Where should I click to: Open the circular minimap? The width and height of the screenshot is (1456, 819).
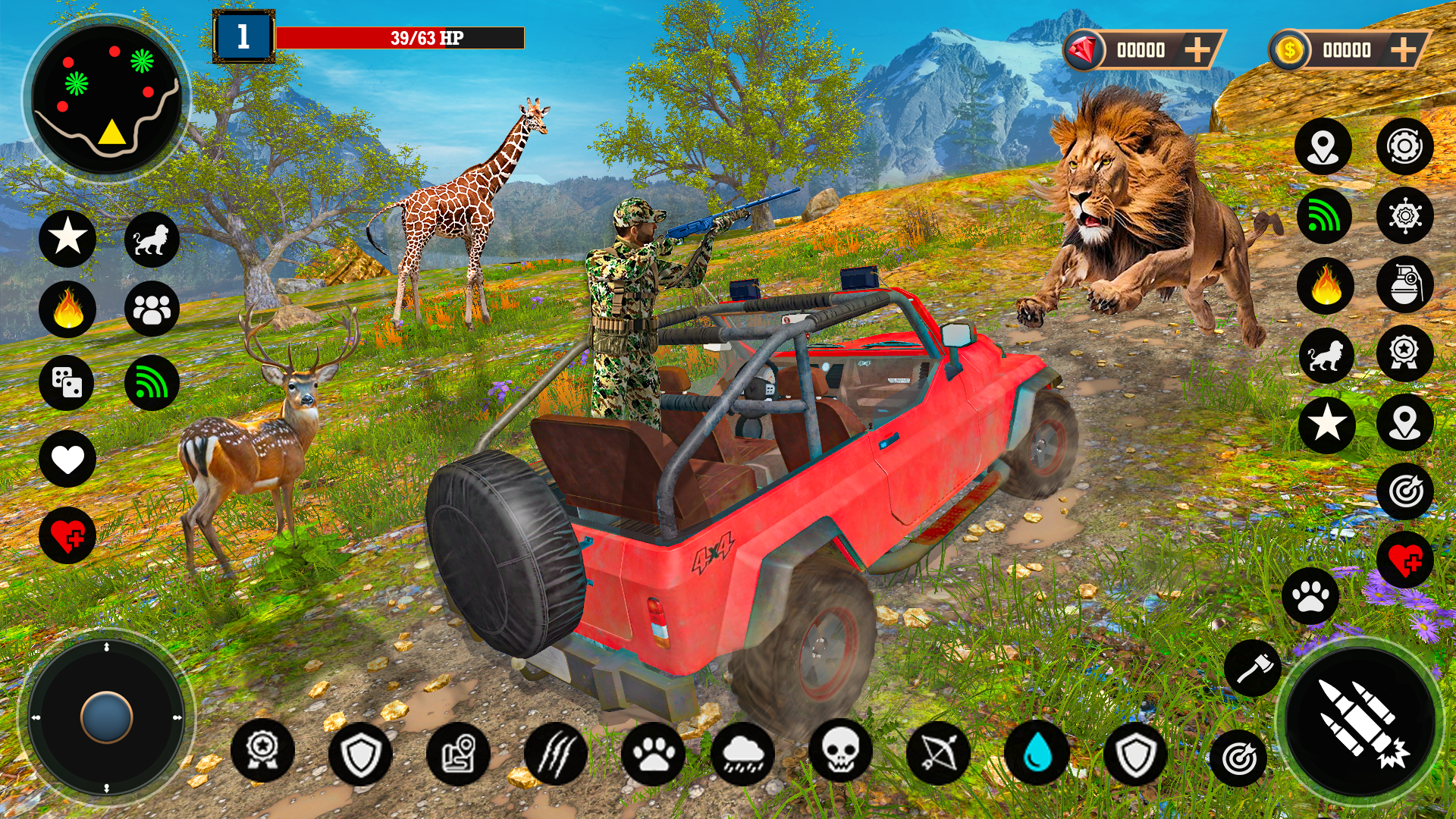pos(106,99)
